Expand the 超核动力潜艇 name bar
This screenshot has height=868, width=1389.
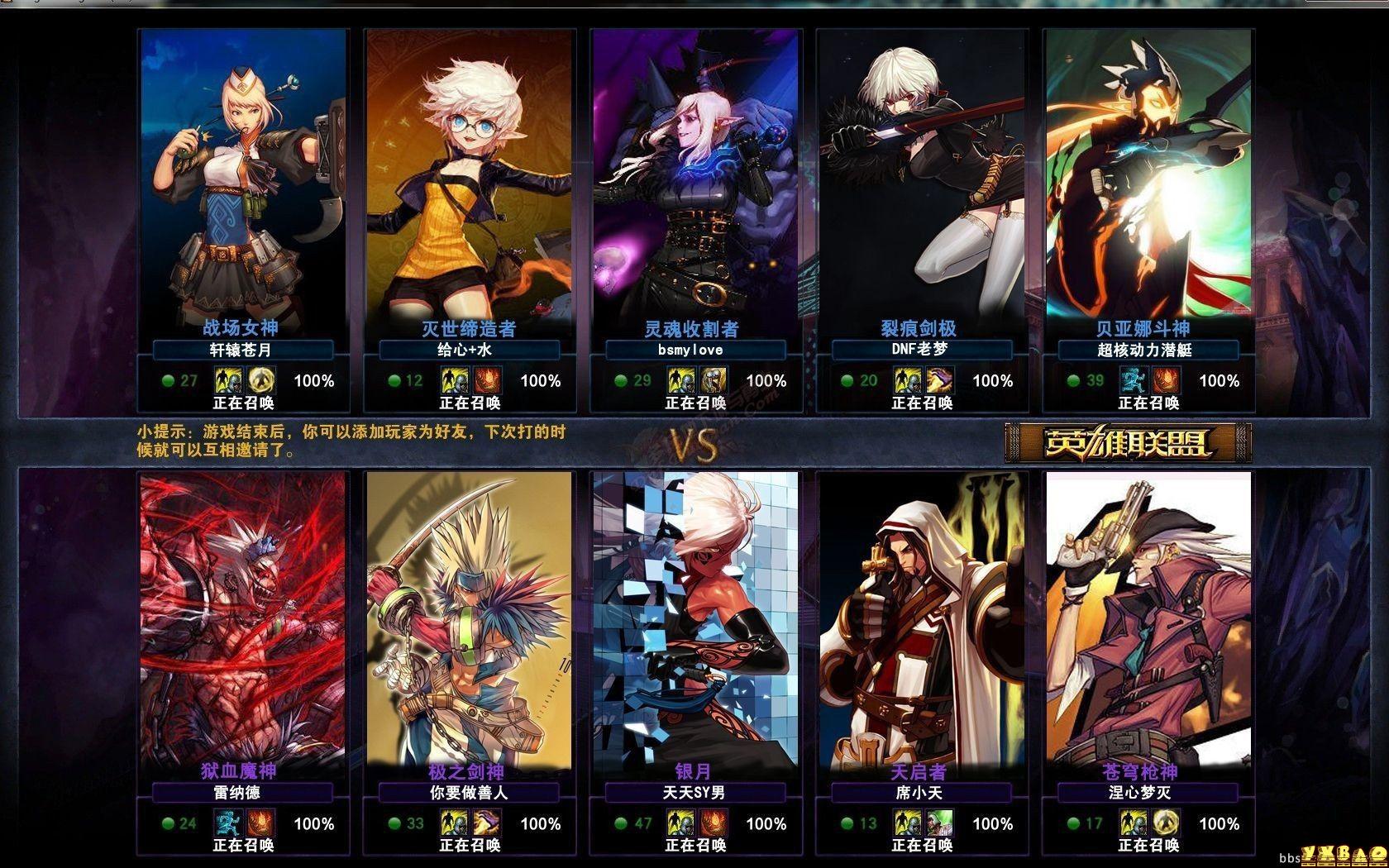tap(1148, 350)
